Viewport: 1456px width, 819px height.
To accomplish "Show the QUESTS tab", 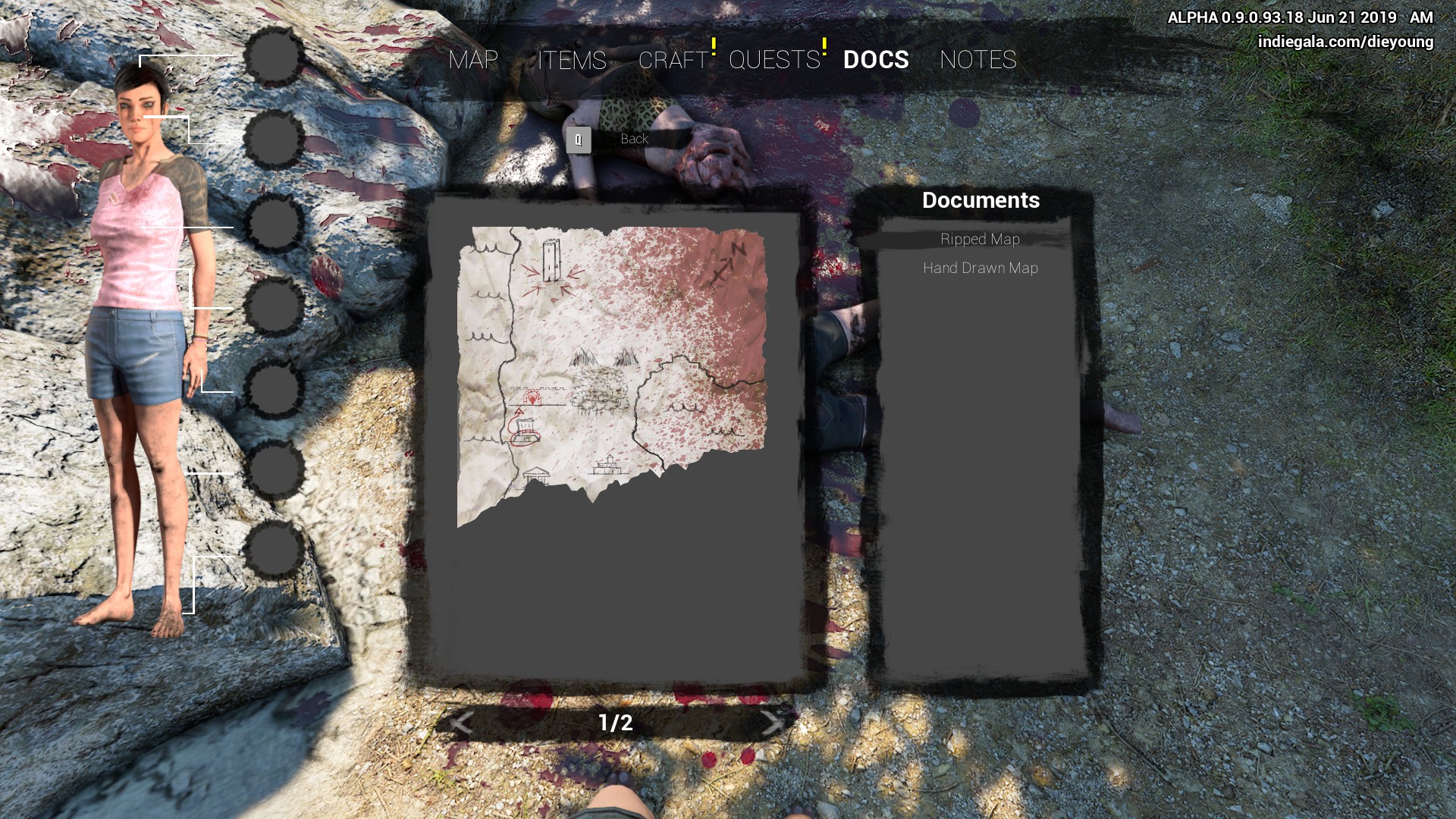I will coord(774,60).
